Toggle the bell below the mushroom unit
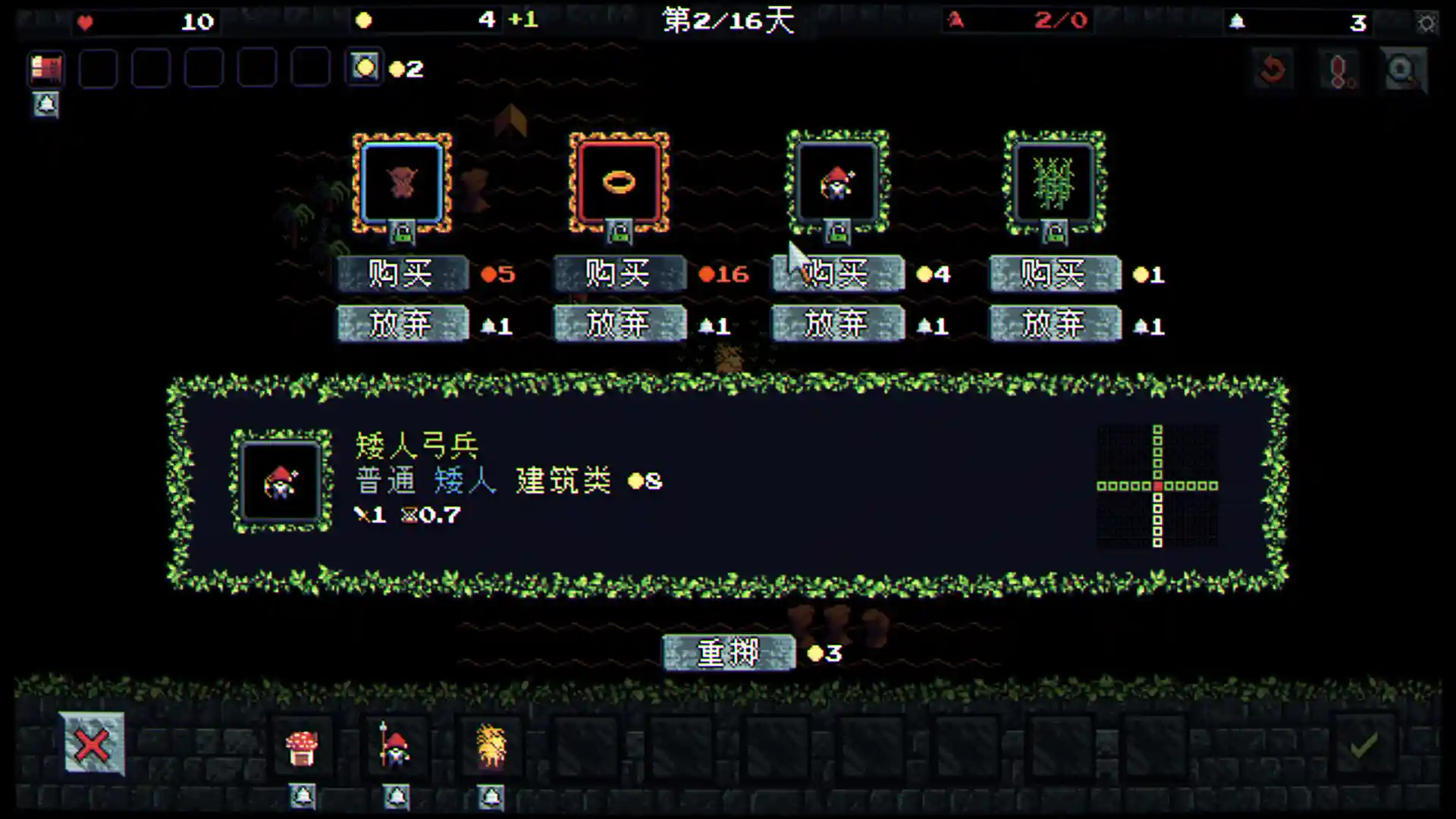Viewport: 1456px width, 819px height. point(303,798)
